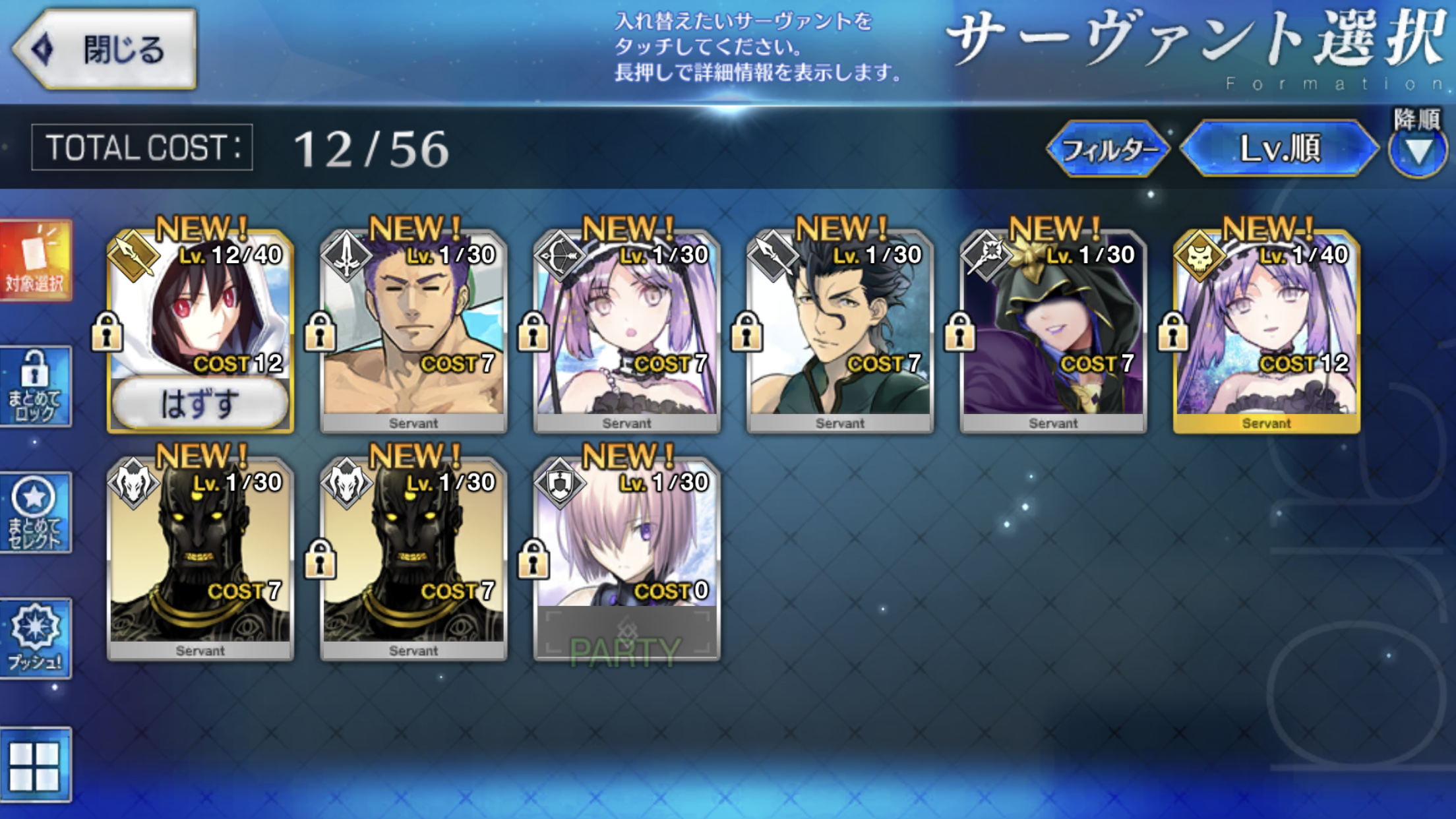Screen dimensions: 1456x819
Task: Select the dark-haired Lancer in green
Action: 840,330
